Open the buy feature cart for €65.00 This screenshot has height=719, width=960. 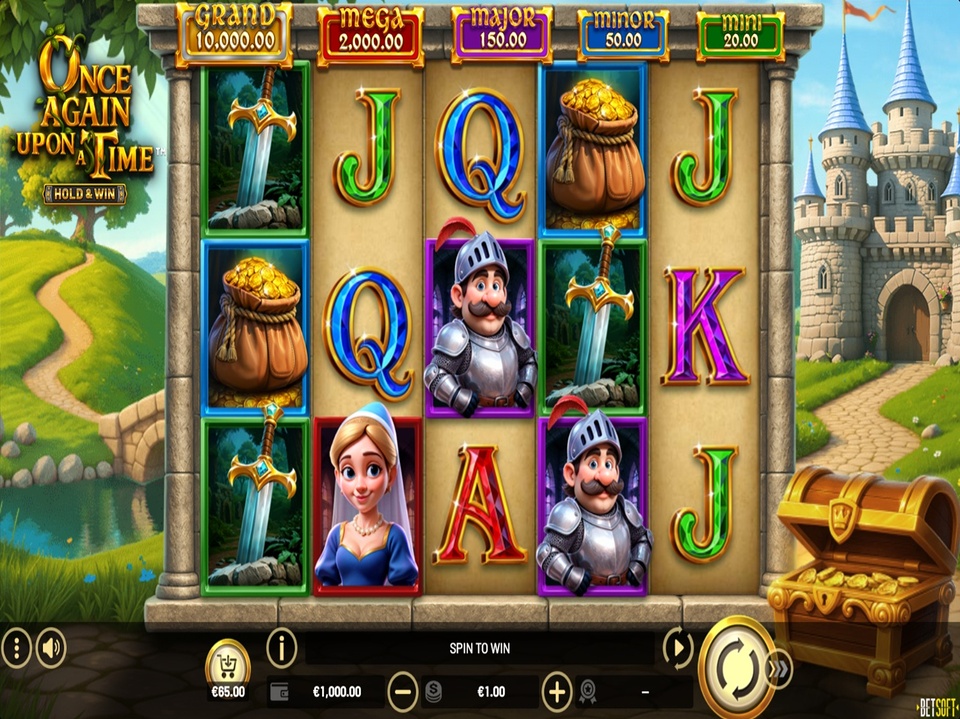coord(228,667)
